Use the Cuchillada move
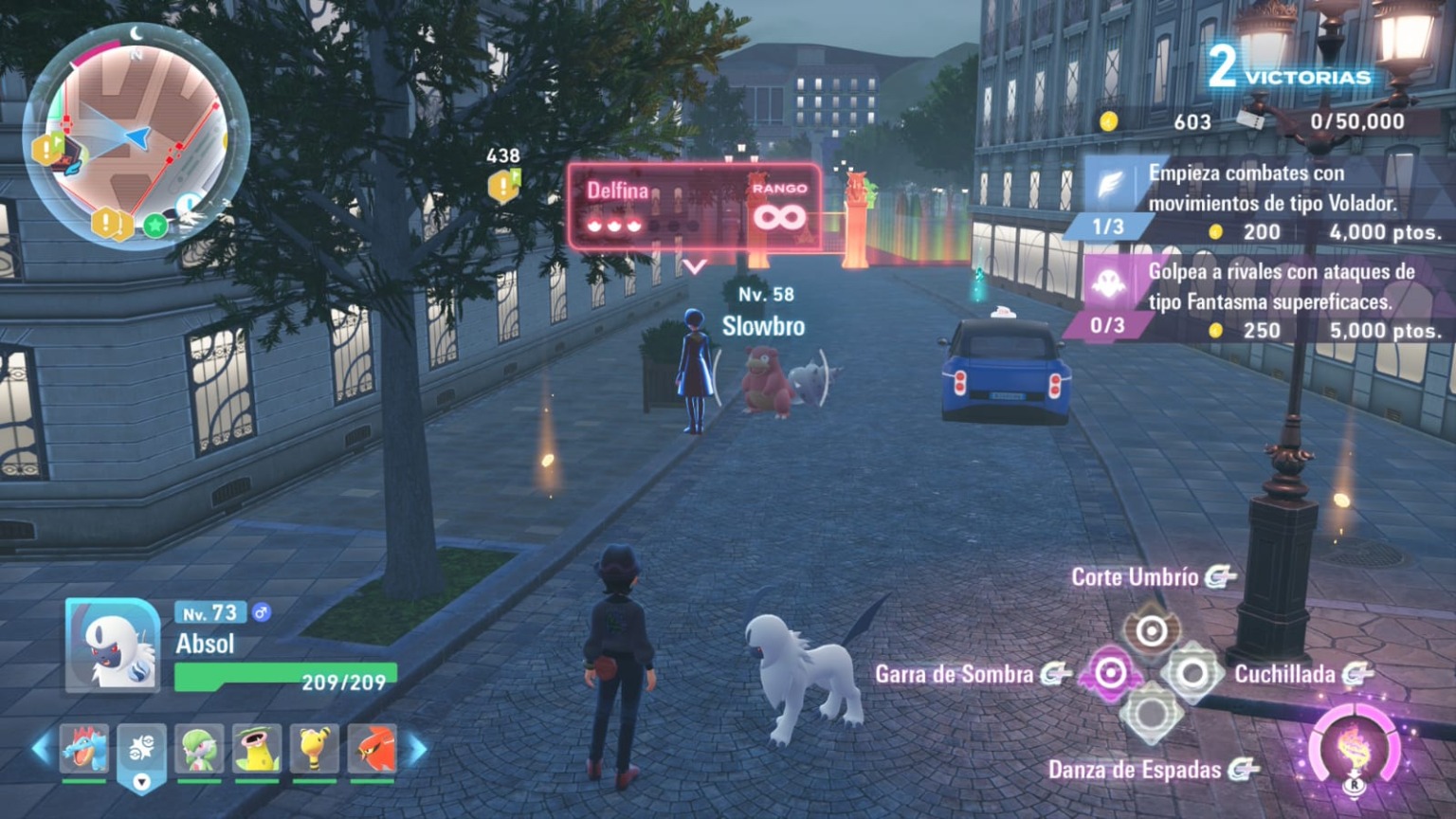This screenshot has width=1456, height=819. (1192, 674)
